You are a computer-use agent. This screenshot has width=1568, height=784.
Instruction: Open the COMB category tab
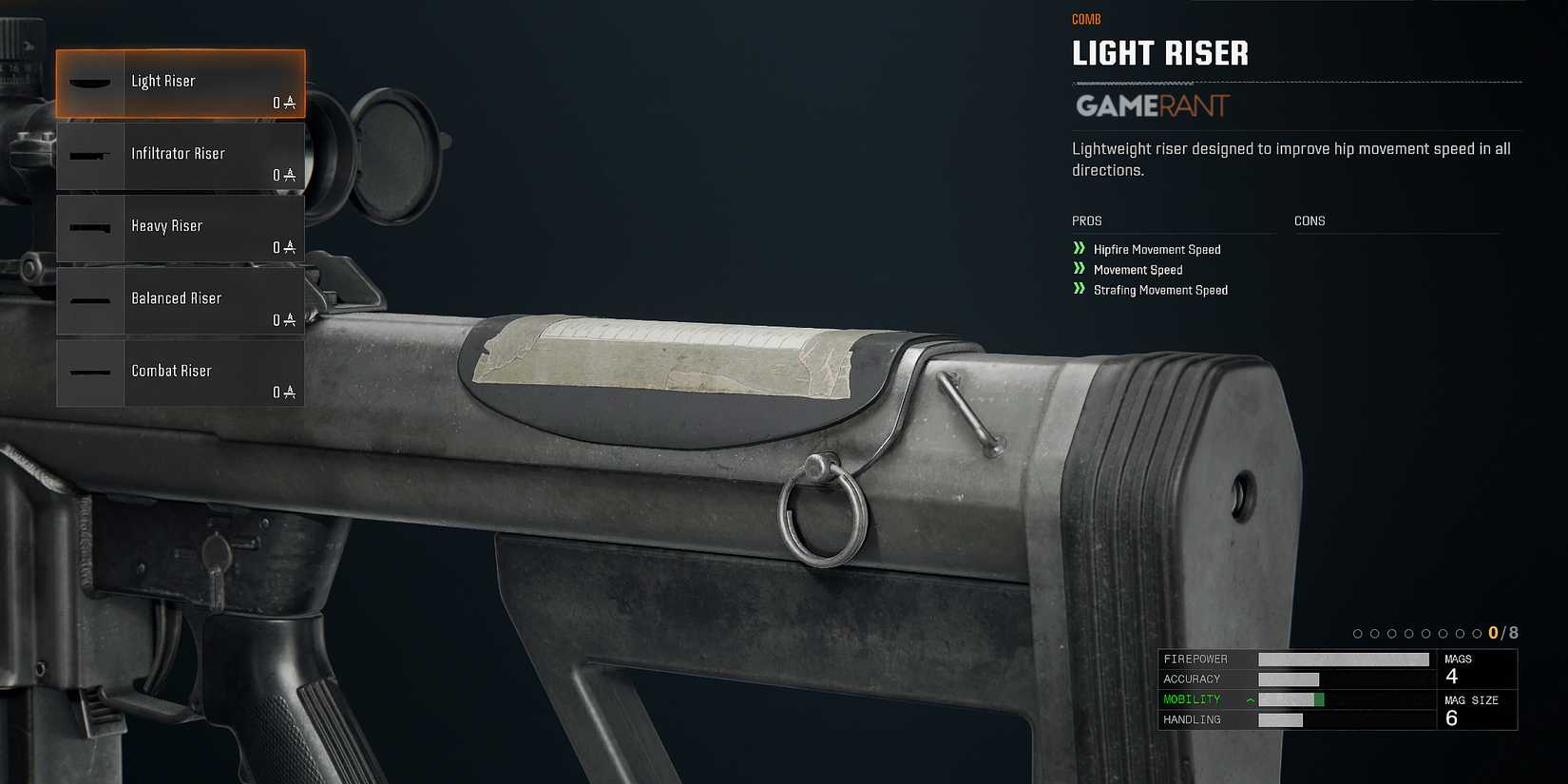1084,18
